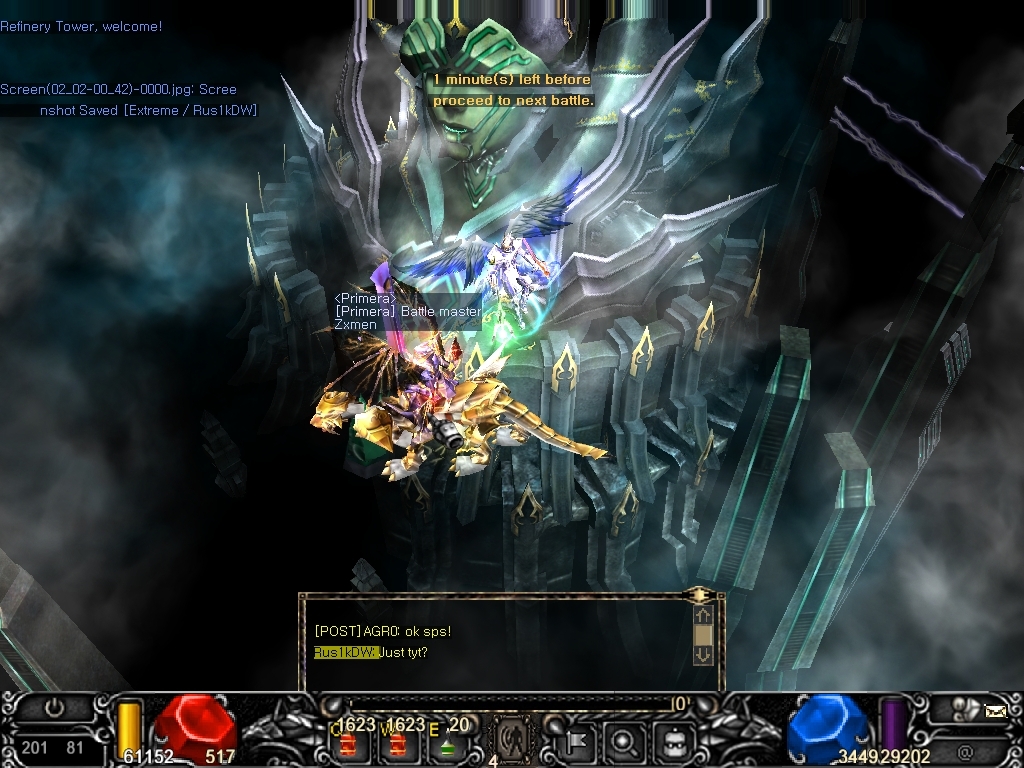Click the chat window up arrow
This screenshot has width=1024, height=768.
pyautogui.click(x=703, y=615)
